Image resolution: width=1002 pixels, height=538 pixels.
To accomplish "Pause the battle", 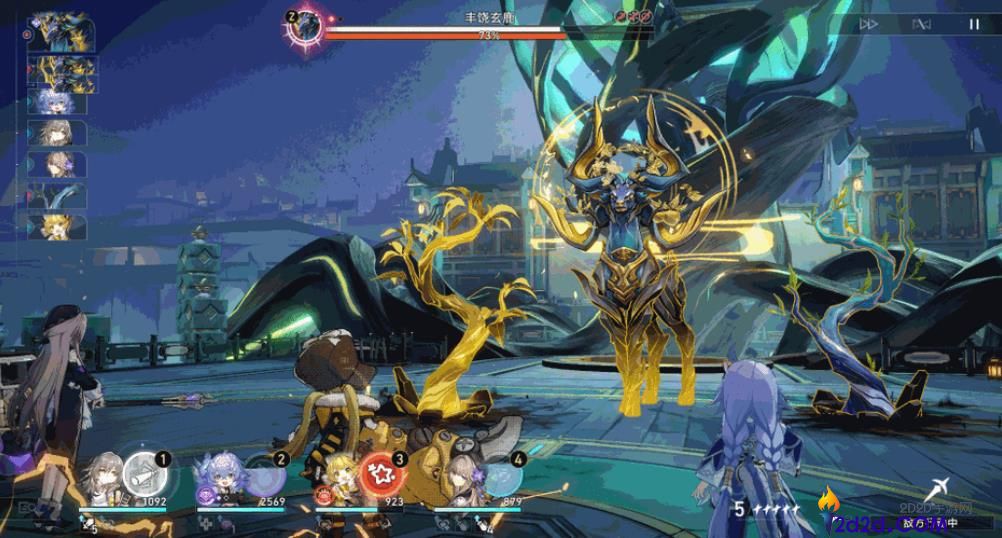I will [973, 24].
